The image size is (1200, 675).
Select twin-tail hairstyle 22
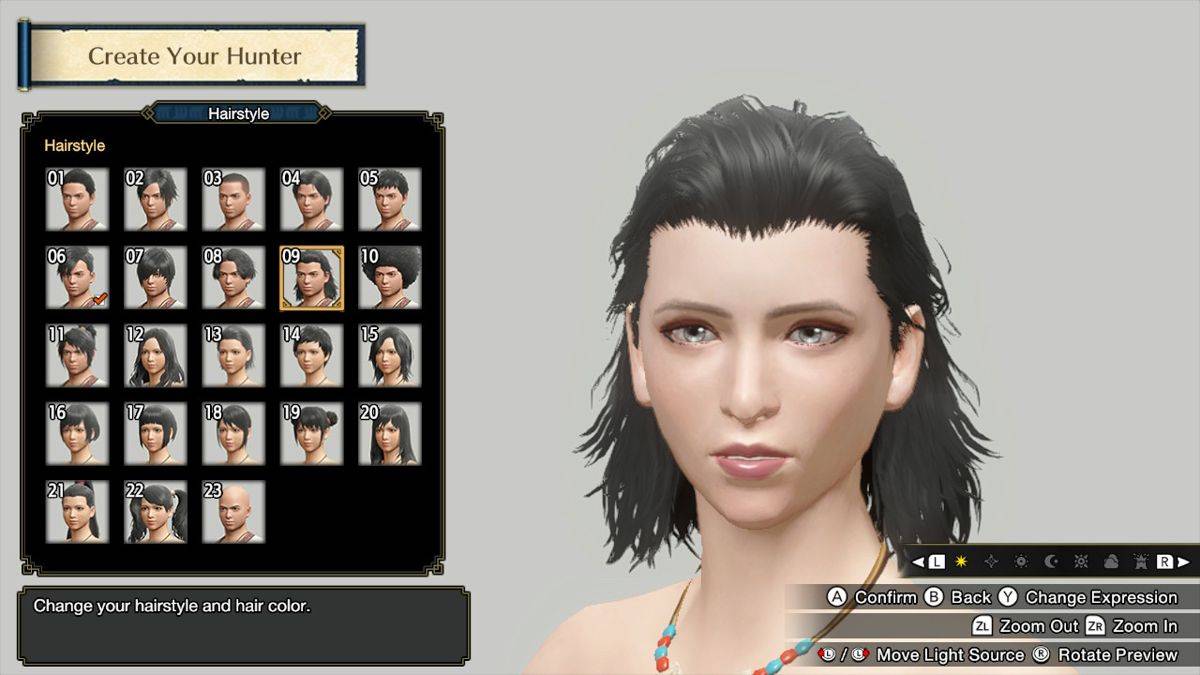[x=155, y=511]
